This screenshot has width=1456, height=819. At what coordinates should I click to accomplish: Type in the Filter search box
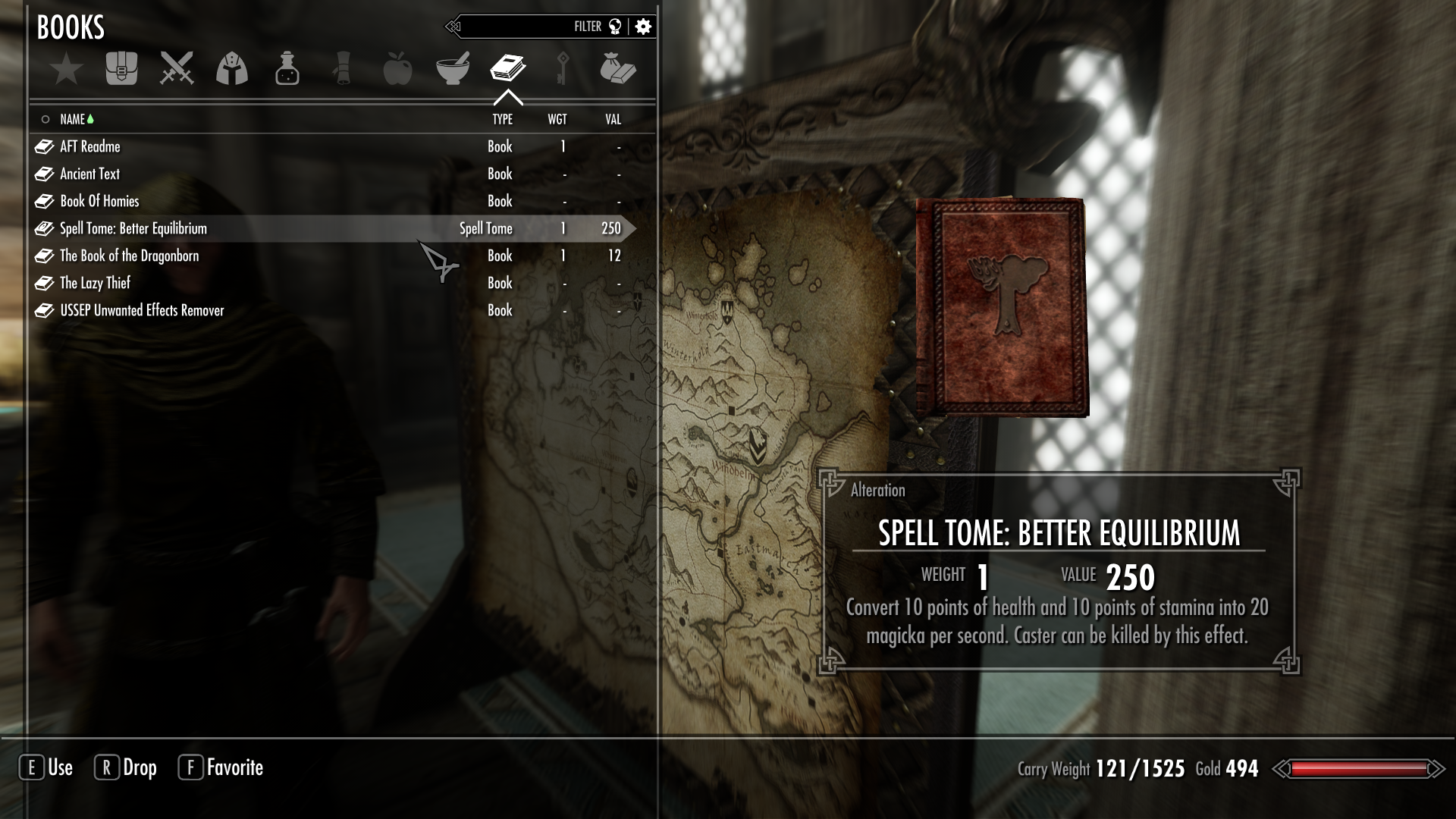(523, 27)
